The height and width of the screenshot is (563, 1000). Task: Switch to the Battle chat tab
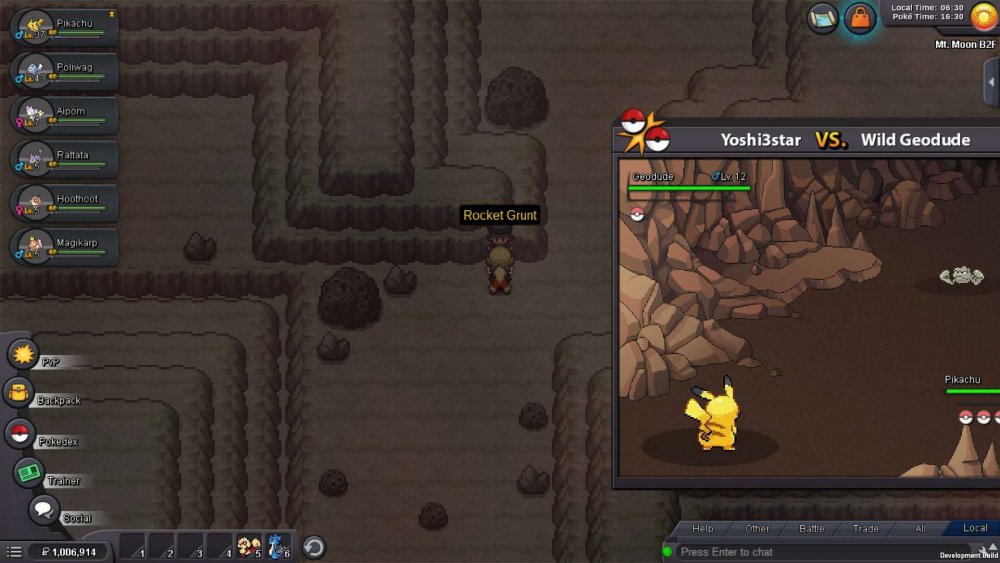click(x=811, y=528)
